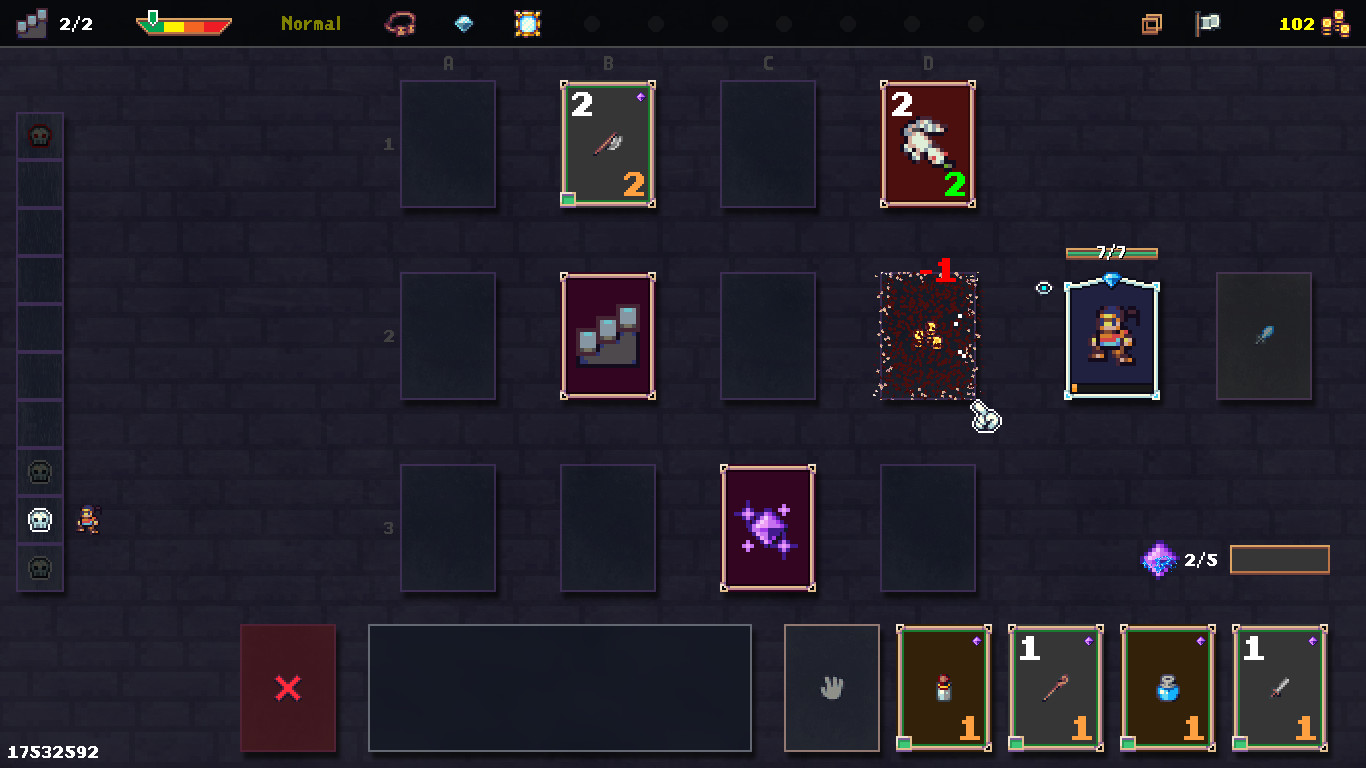Click the red X discard card
This screenshot has width=1366, height=768.
point(288,687)
